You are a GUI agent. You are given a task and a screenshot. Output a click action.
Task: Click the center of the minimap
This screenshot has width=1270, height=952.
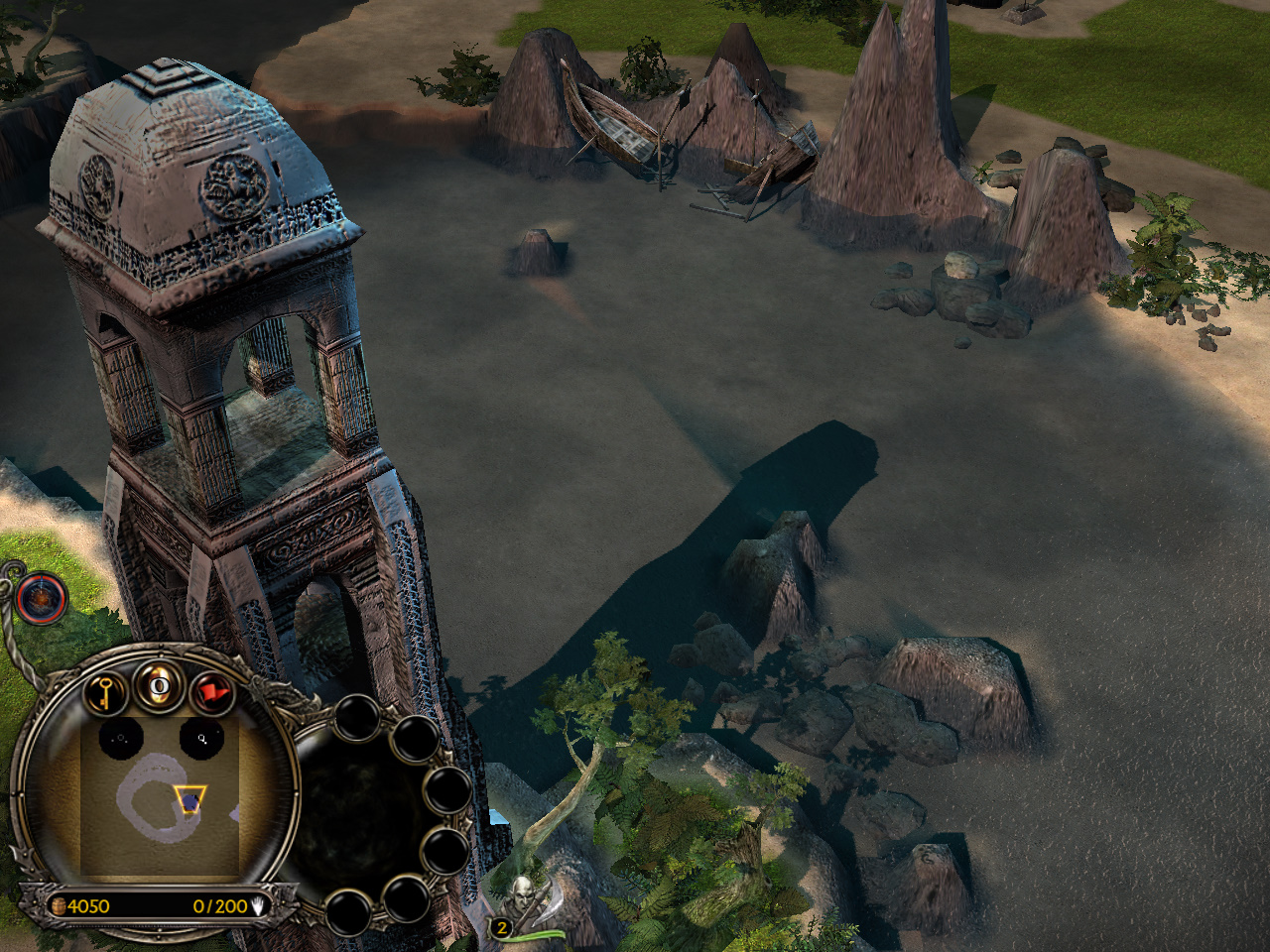[159, 793]
